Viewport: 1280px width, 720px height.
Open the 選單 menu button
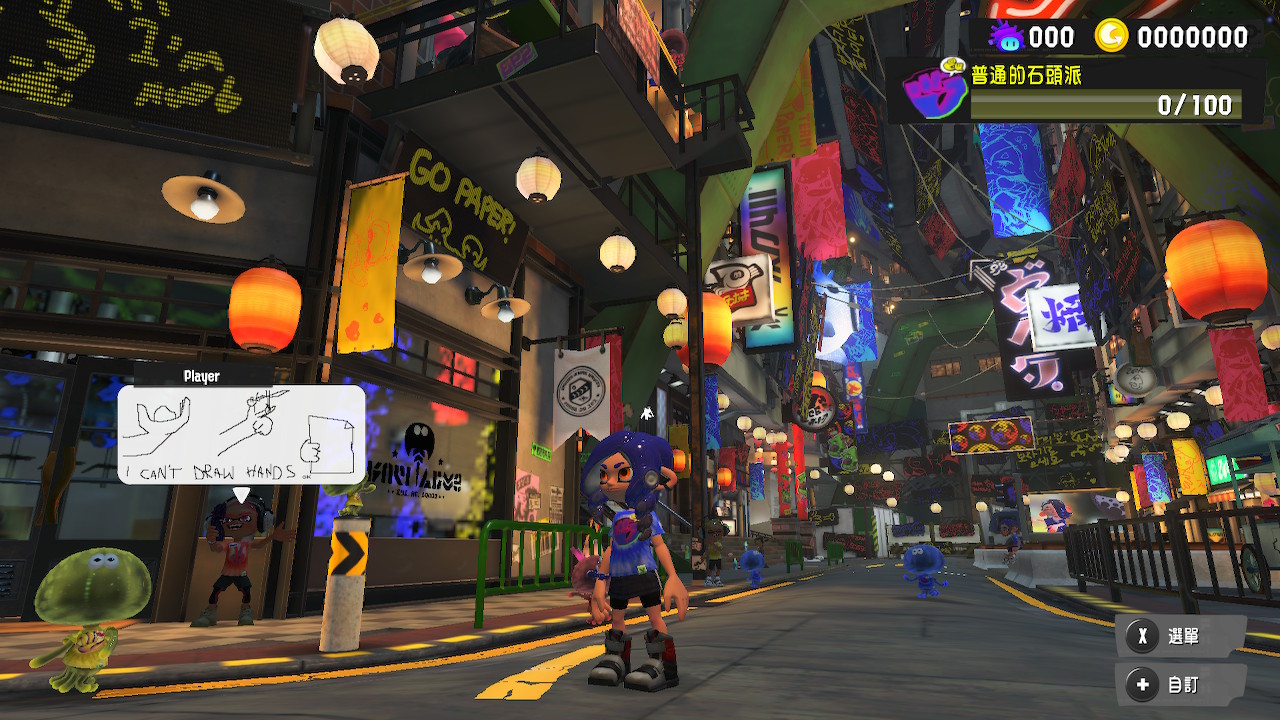click(1180, 636)
